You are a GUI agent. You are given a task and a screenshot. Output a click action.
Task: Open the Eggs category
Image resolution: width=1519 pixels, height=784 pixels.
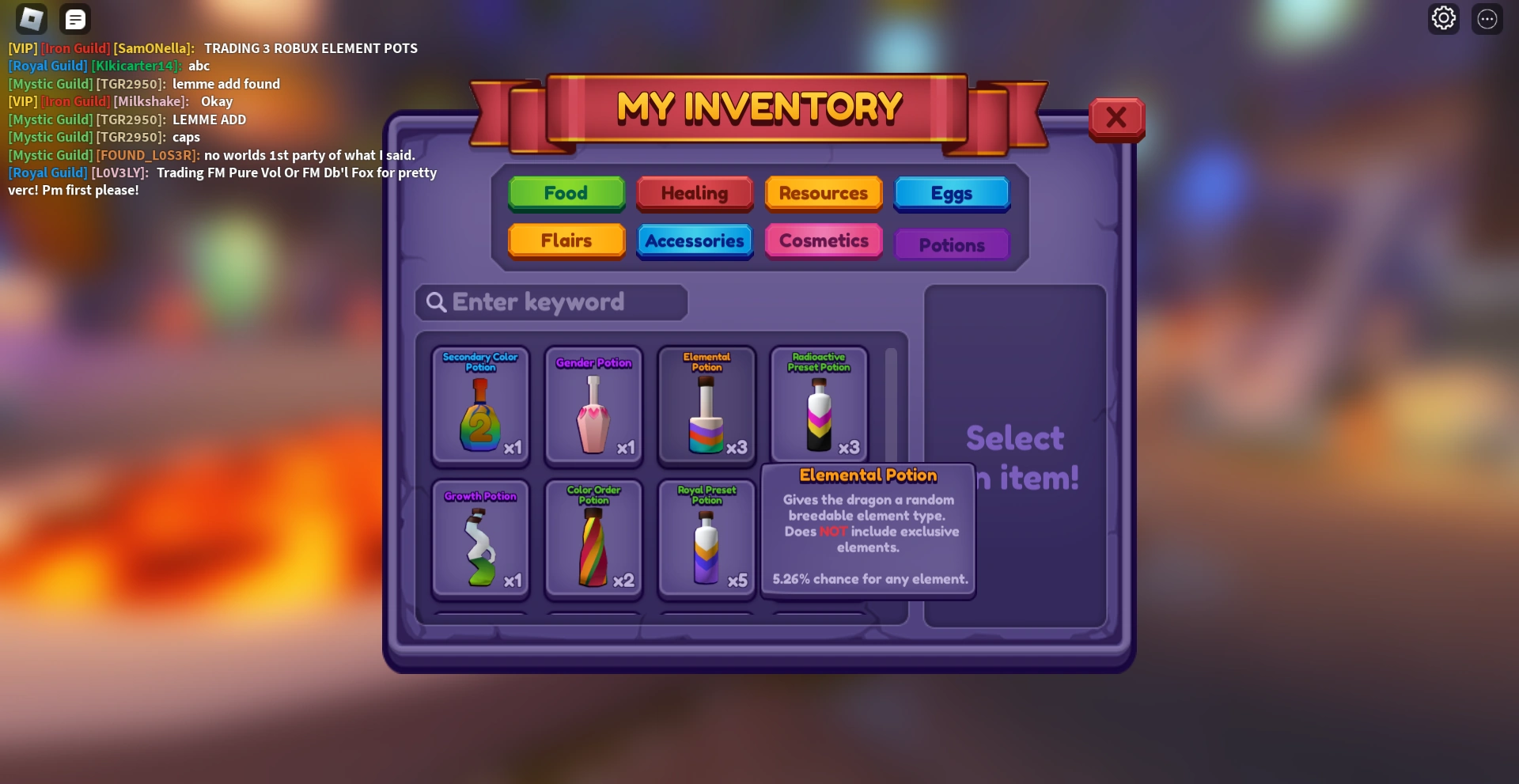click(x=951, y=193)
